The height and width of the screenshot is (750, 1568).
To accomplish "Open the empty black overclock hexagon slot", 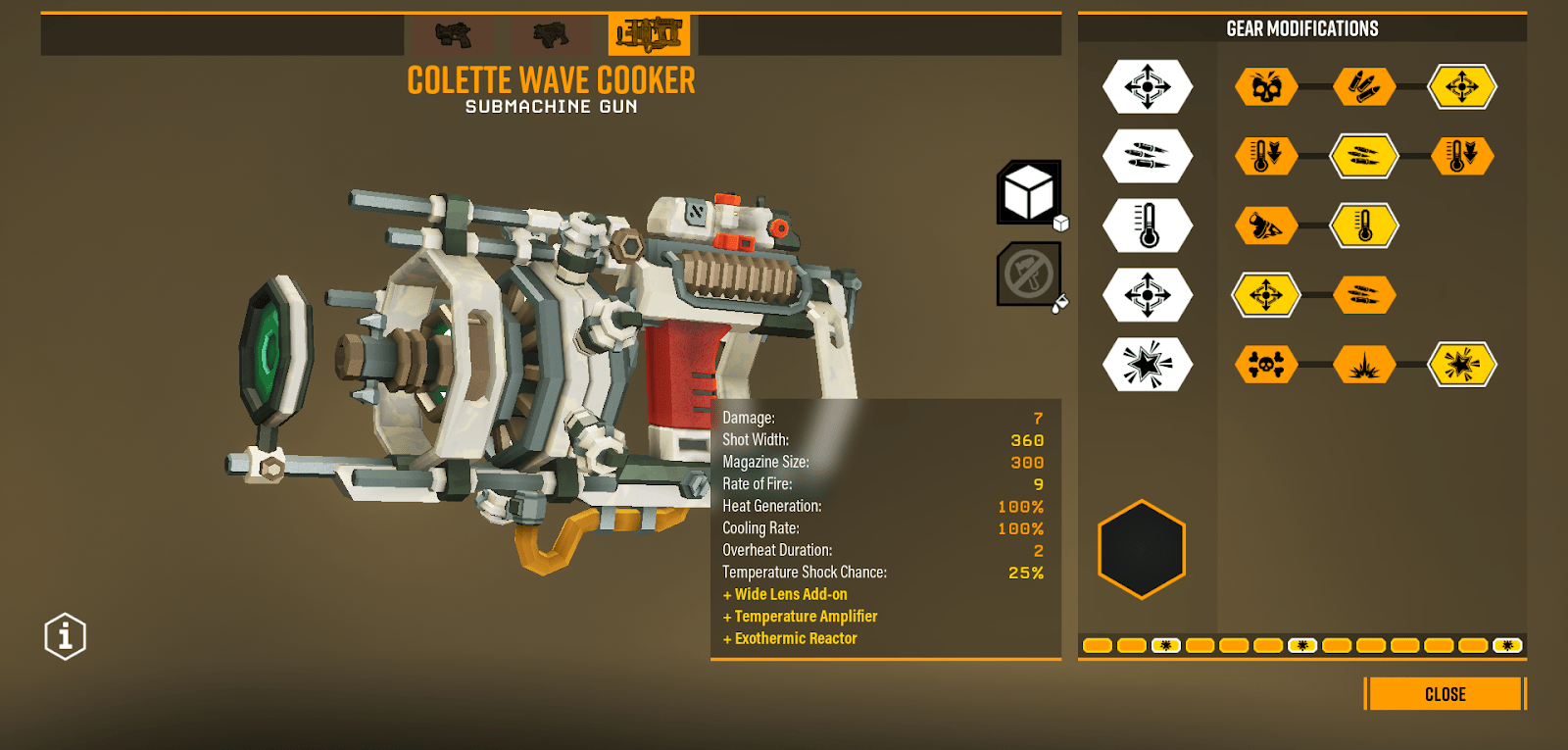I will click(1142, 549).
